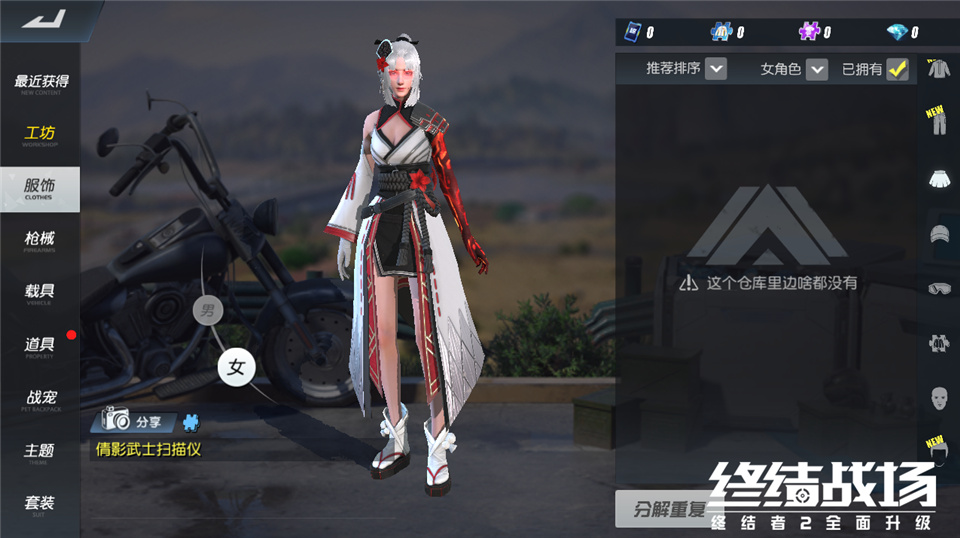Open the 道具 Property section
Image resolution: width=960 pixels, height=538 pixels.
pyautogui.click(x=40, y=346)
